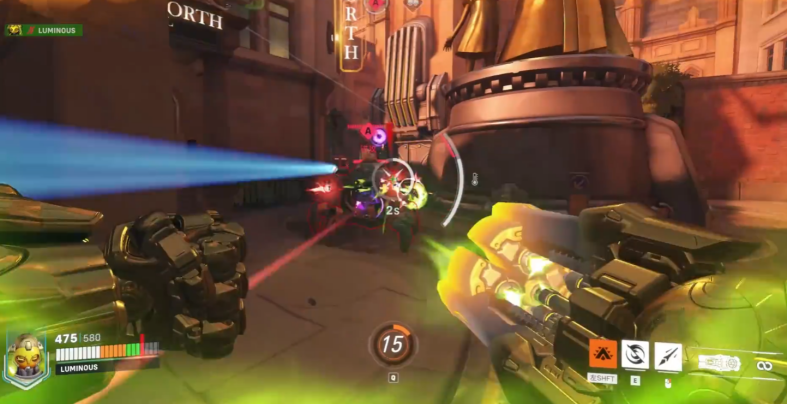Trigger the Energy Javelin ability icon

(667, 355)
